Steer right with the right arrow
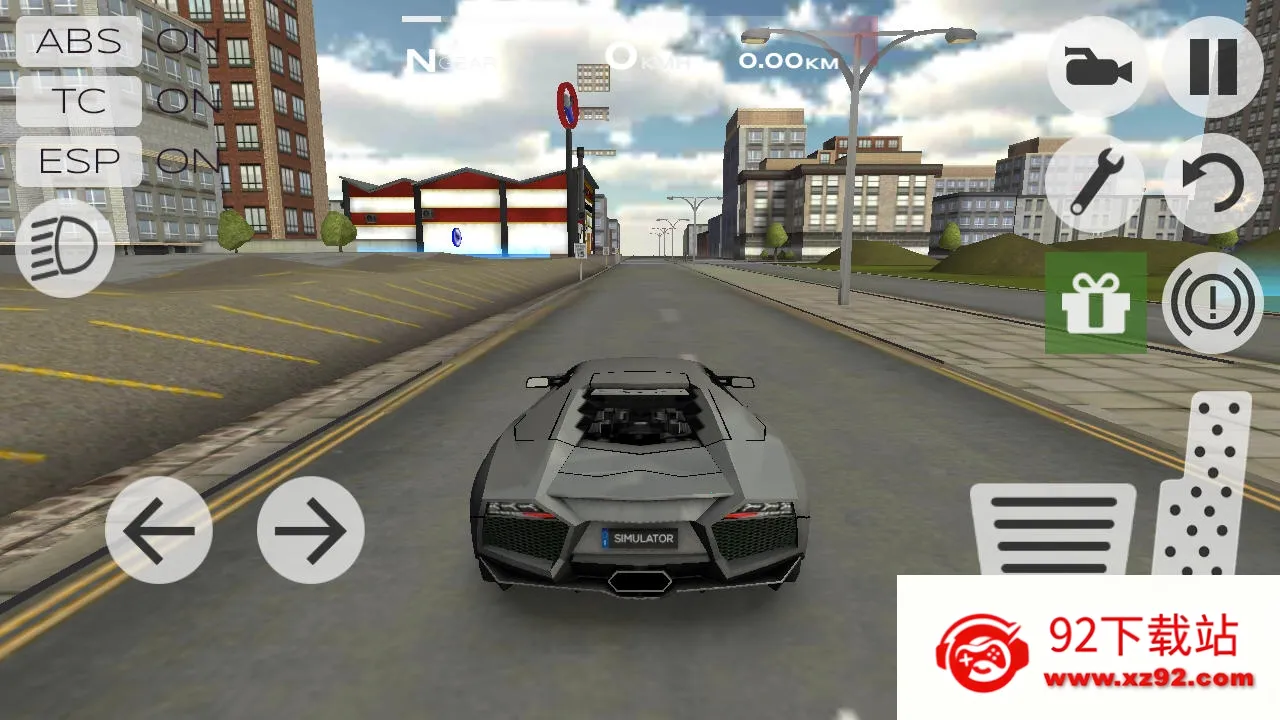 [x=310, y=530]
